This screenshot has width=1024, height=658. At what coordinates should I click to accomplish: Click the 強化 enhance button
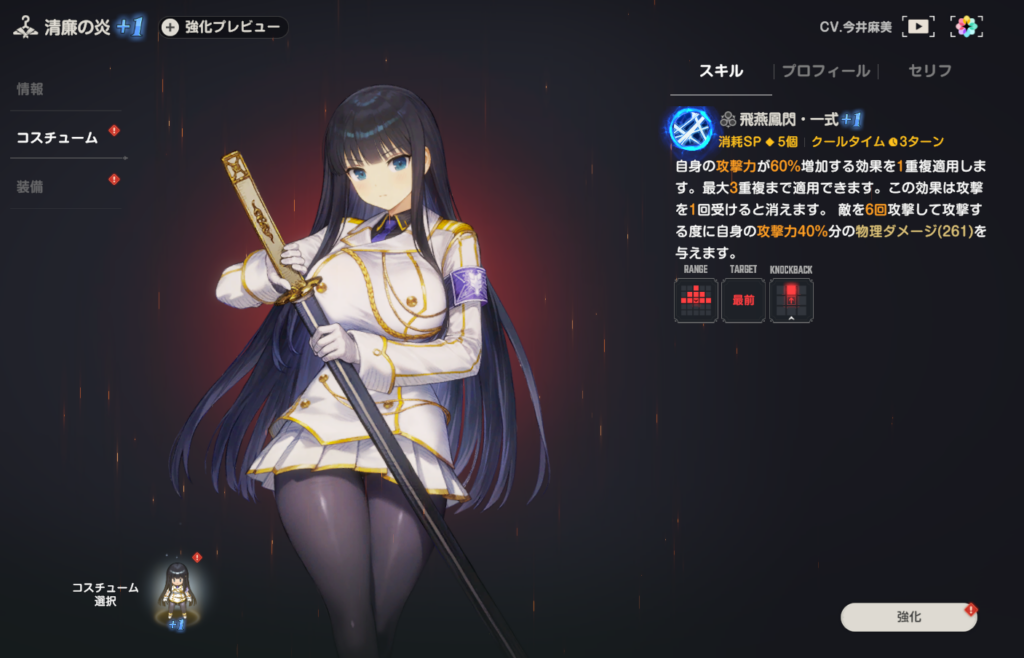[x=908, y=617]
